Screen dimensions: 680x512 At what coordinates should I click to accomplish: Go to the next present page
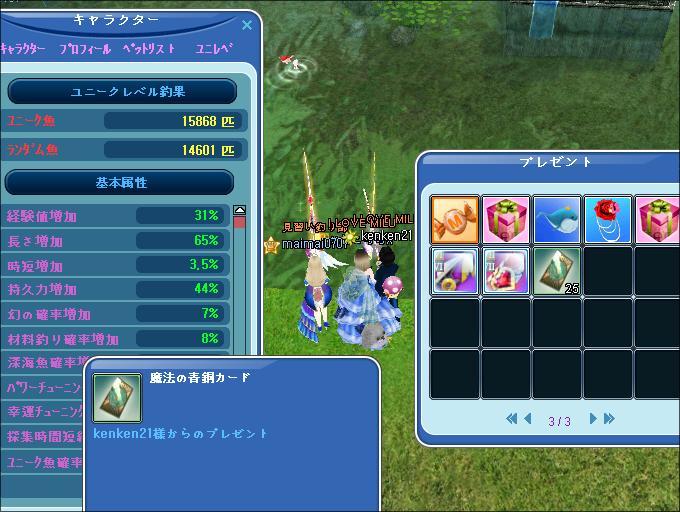pyautogui.click(x=592, y=420)
